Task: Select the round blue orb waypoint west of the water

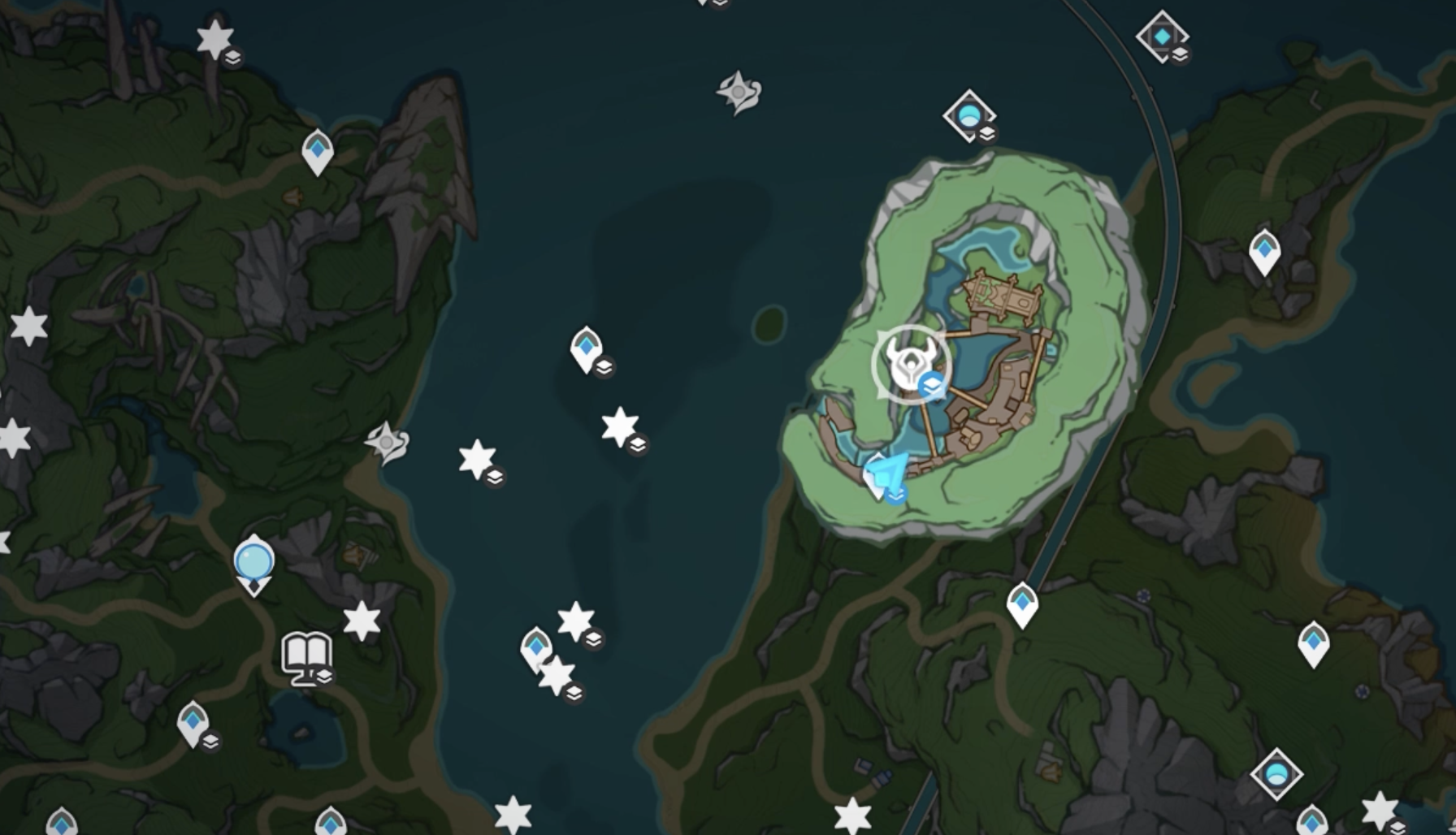Action: (253, 562)
